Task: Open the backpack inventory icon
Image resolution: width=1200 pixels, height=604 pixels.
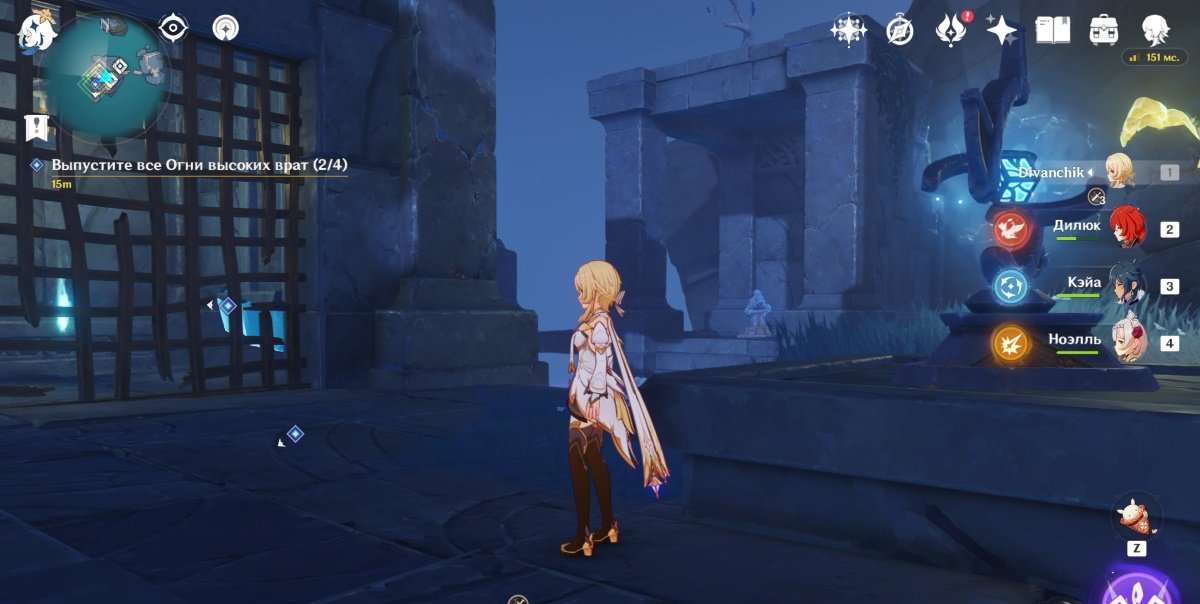Action: (1104, 30)
